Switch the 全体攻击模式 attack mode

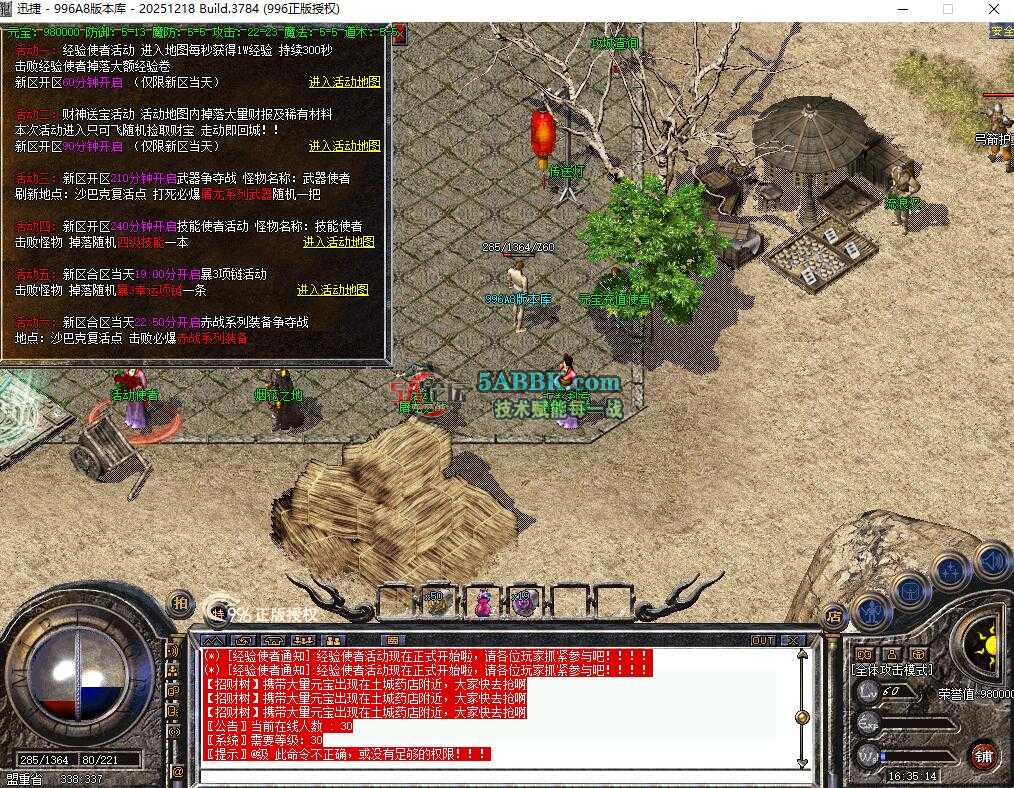point(891,670)
